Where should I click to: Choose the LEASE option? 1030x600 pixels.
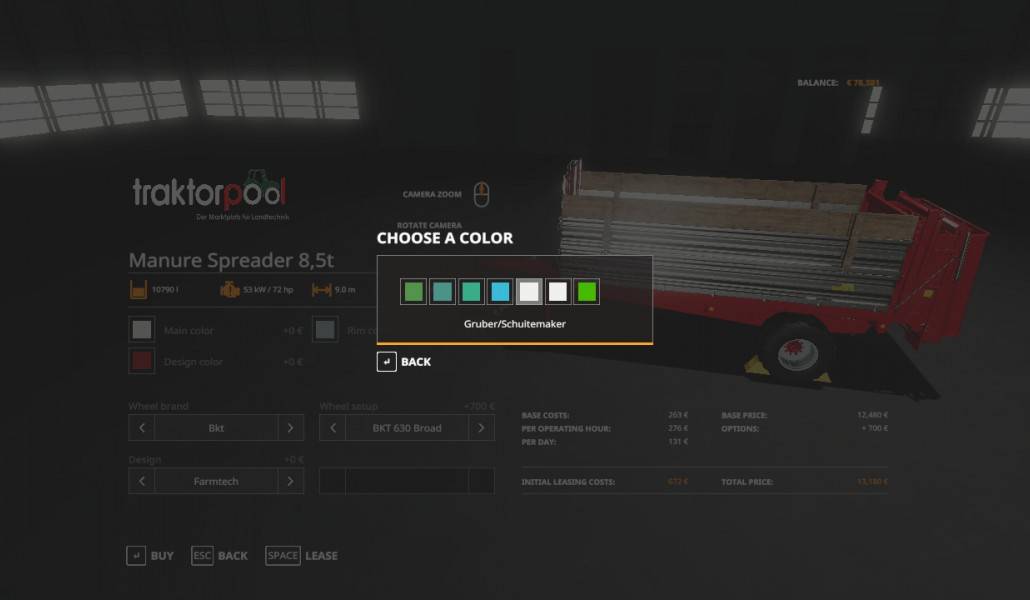(302, 556)
